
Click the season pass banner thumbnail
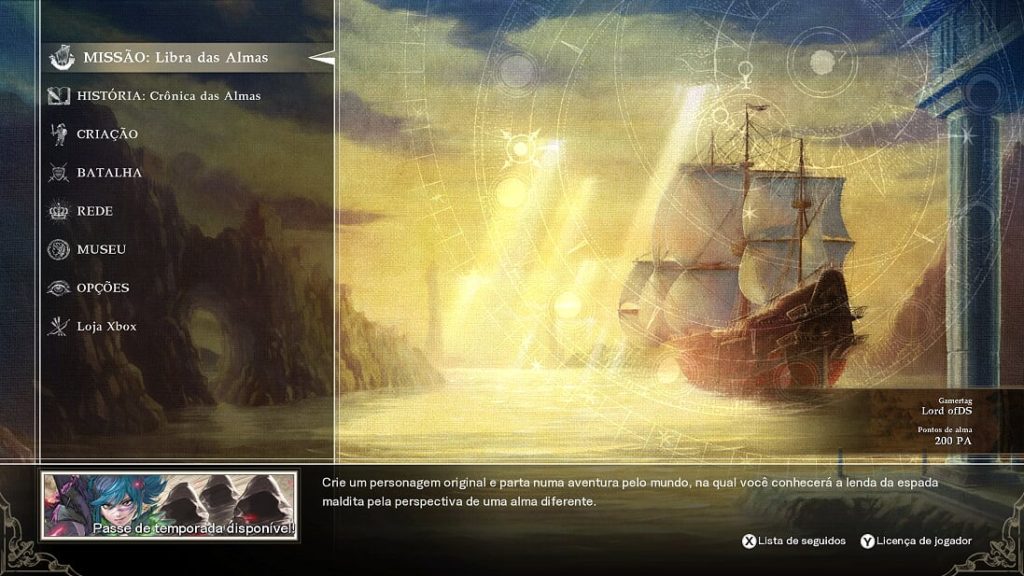pos(169,505)
